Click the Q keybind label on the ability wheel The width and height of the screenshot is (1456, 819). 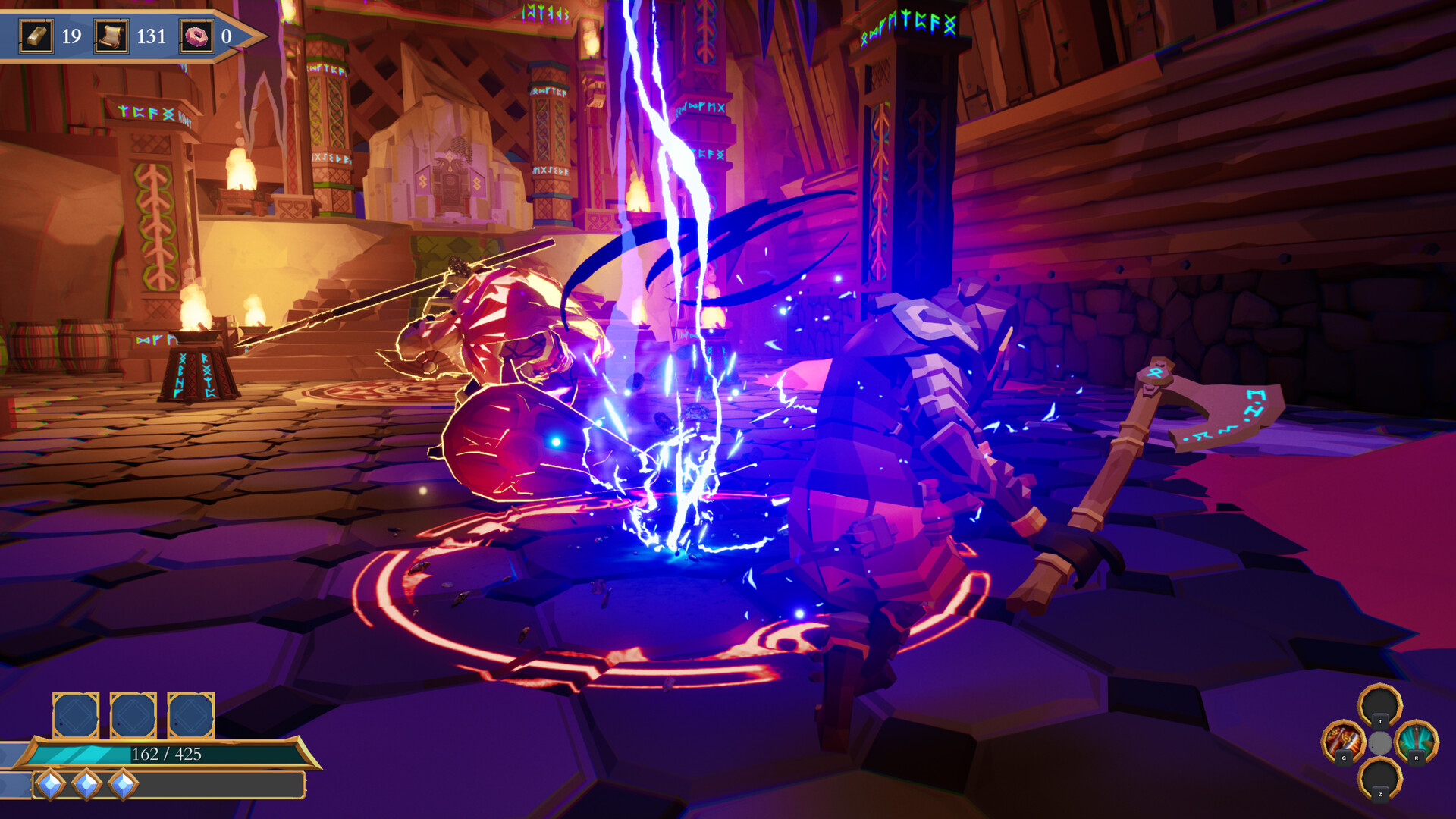pos(1345,758)
